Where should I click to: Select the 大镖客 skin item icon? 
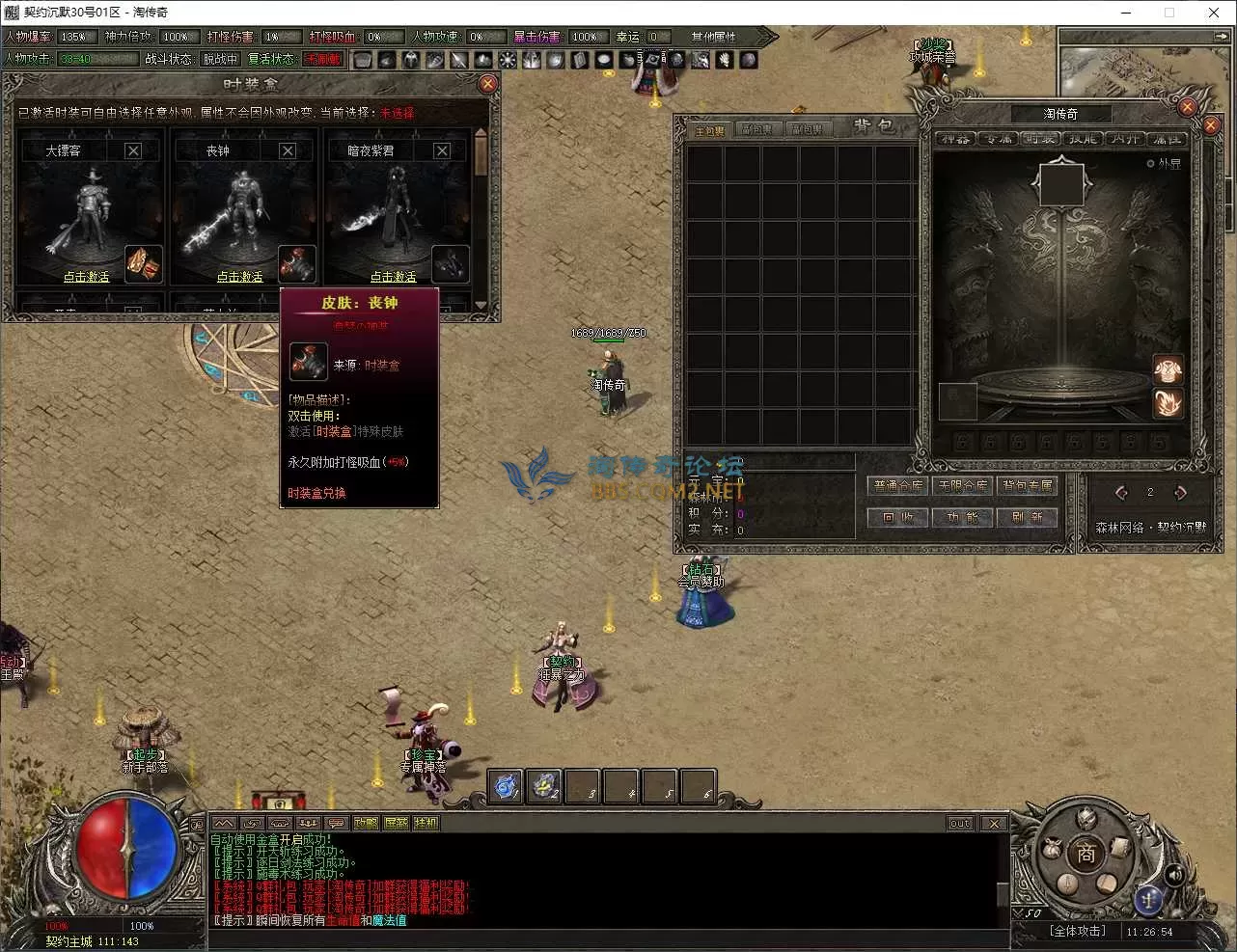click(x=143, y=263)
